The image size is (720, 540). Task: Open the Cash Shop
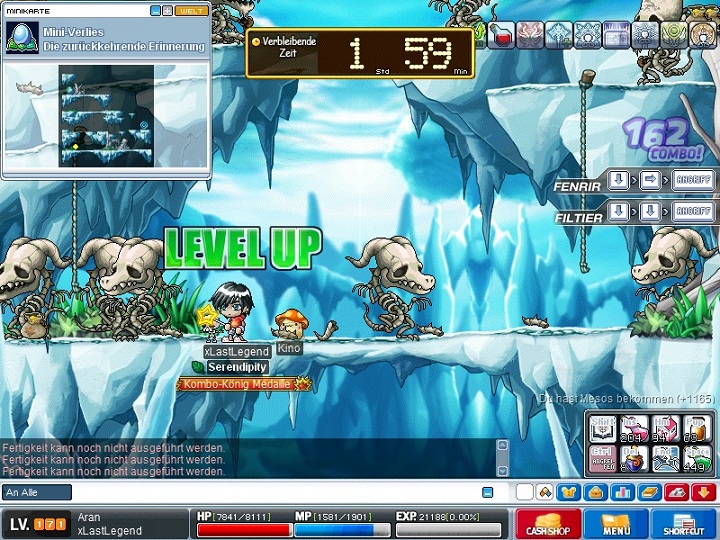click(x=547, y=524)
